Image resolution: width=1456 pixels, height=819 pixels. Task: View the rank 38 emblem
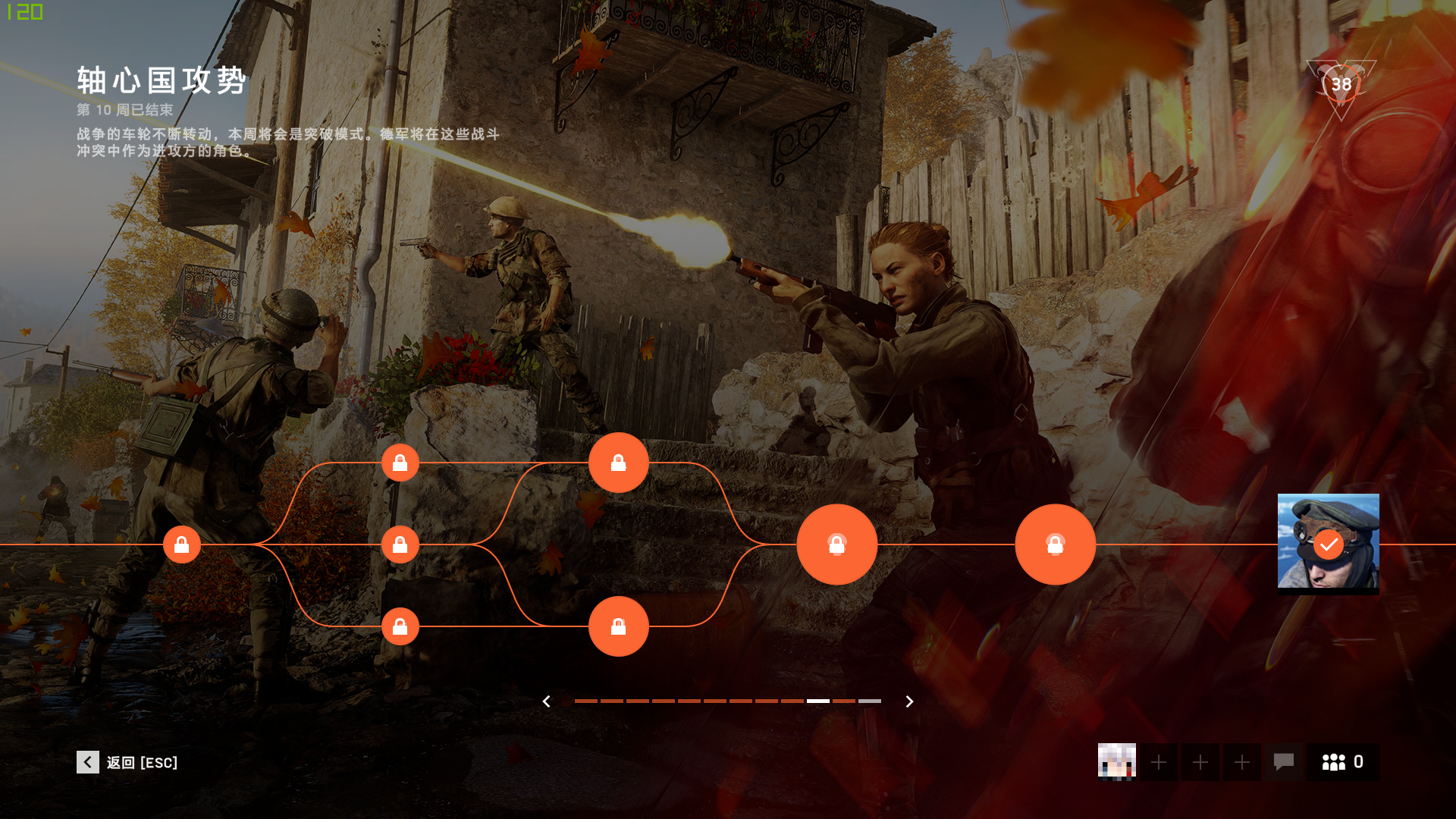point(1341,85)
